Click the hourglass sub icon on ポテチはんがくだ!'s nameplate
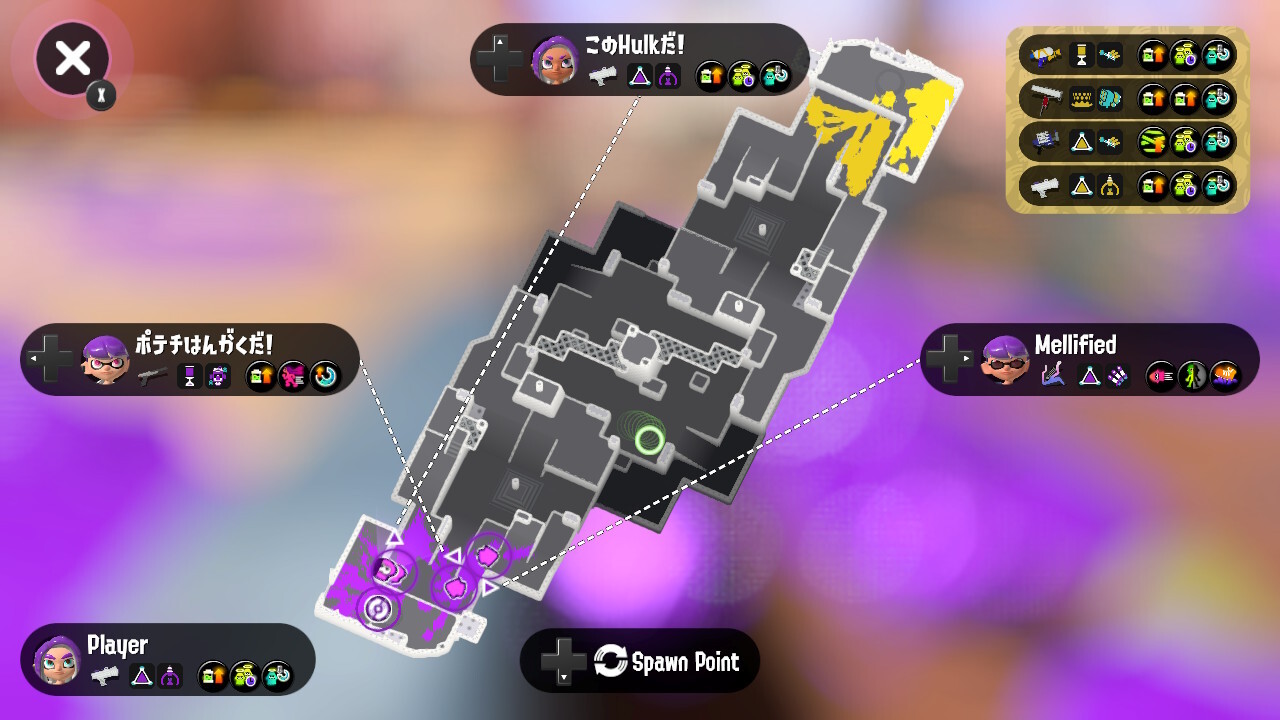1280x720 pixels. click(x=190, y=376)
